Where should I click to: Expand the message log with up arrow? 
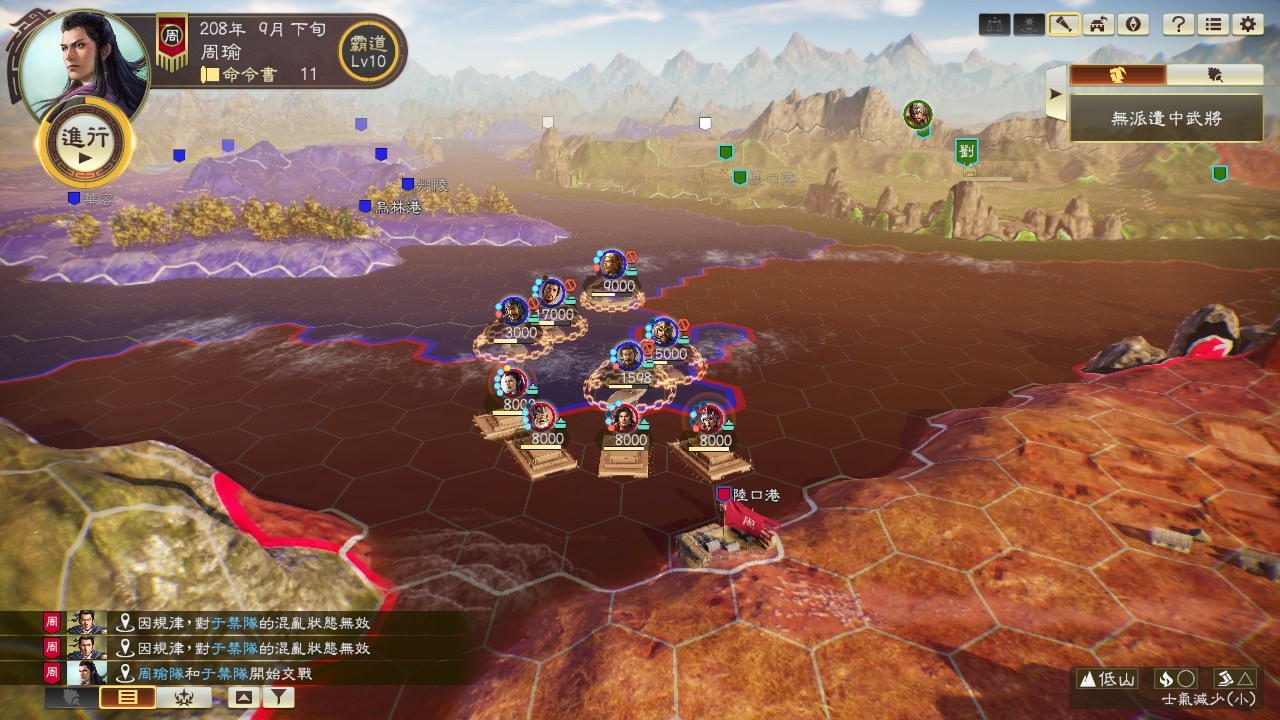[x=242, y=698]
